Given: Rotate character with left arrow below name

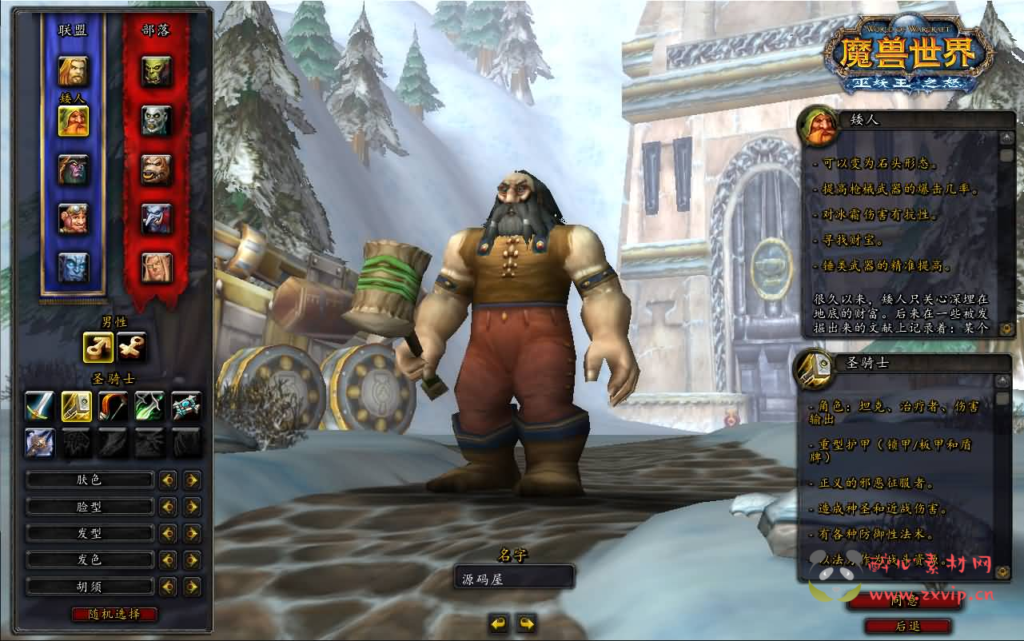Looking at the screenshot, I should 499,623.
